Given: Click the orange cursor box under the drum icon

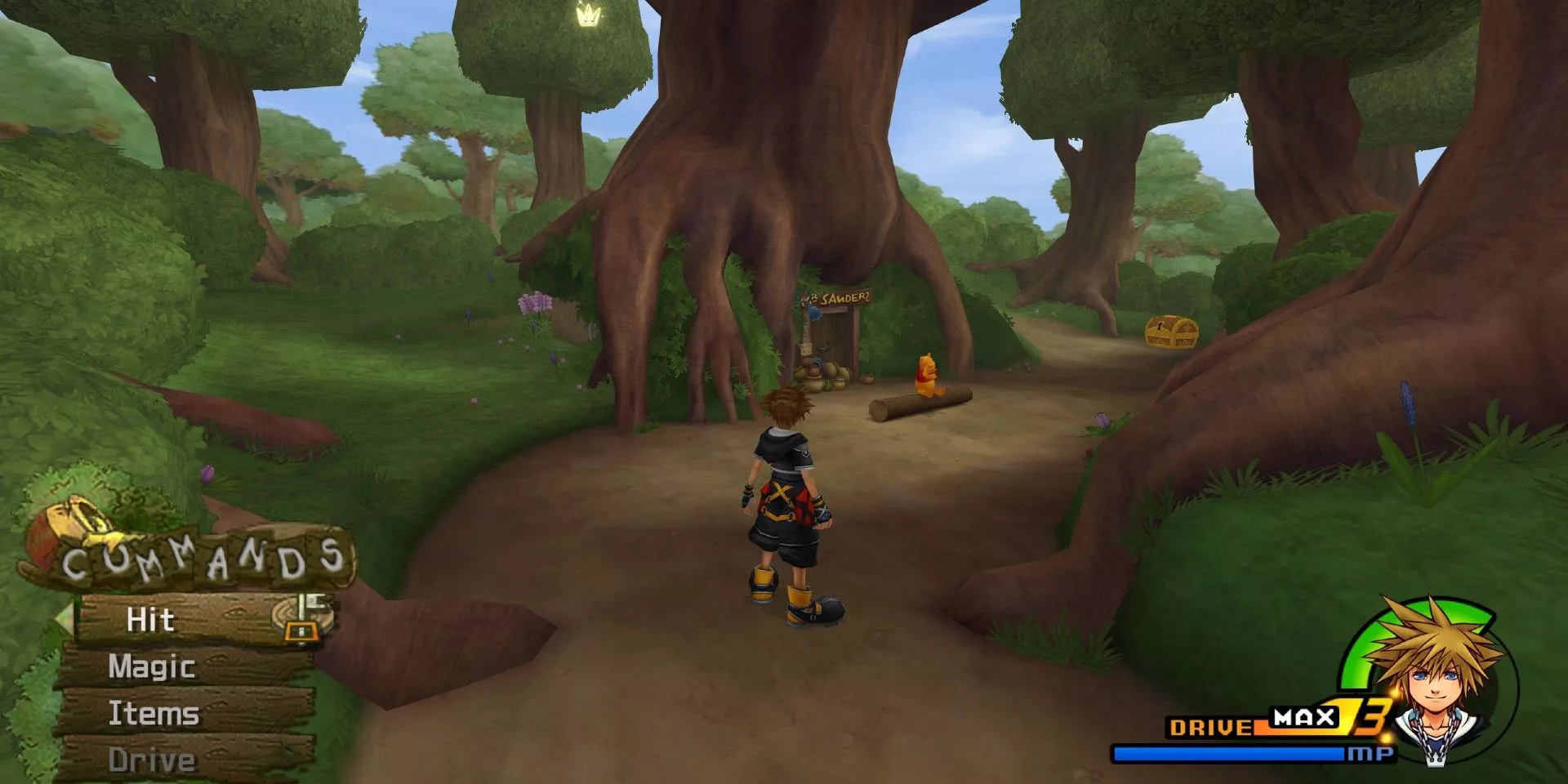Looking at the screenshot, I should (302, 630).
